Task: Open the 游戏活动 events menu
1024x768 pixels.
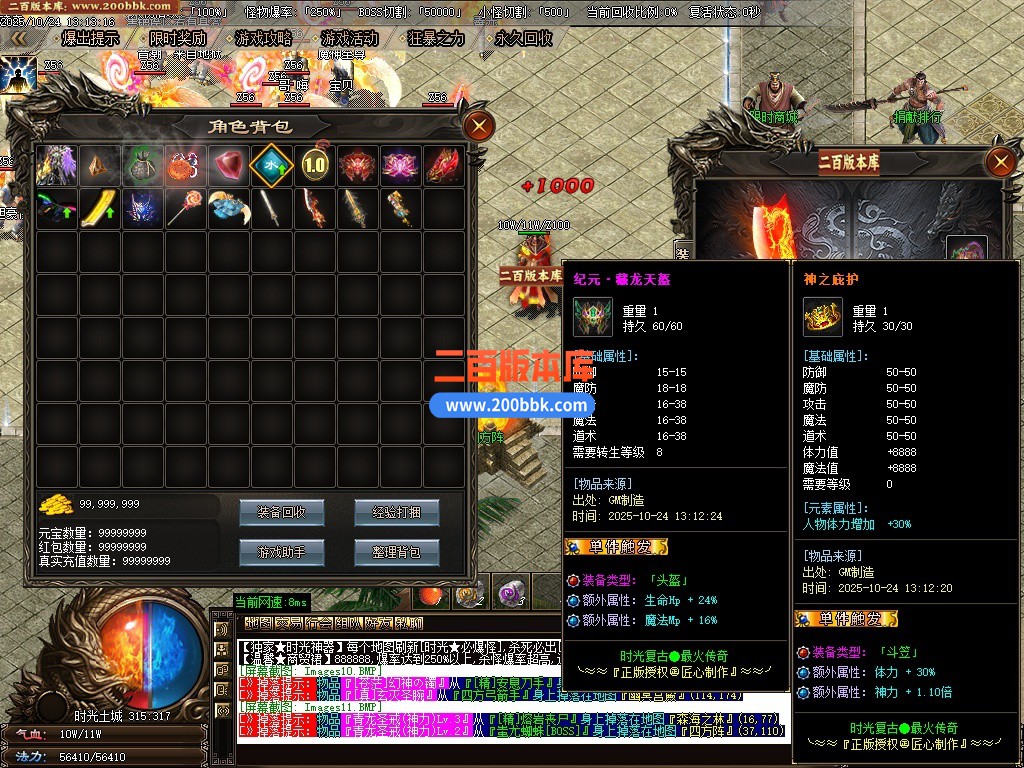Action: tap(350, 39)
